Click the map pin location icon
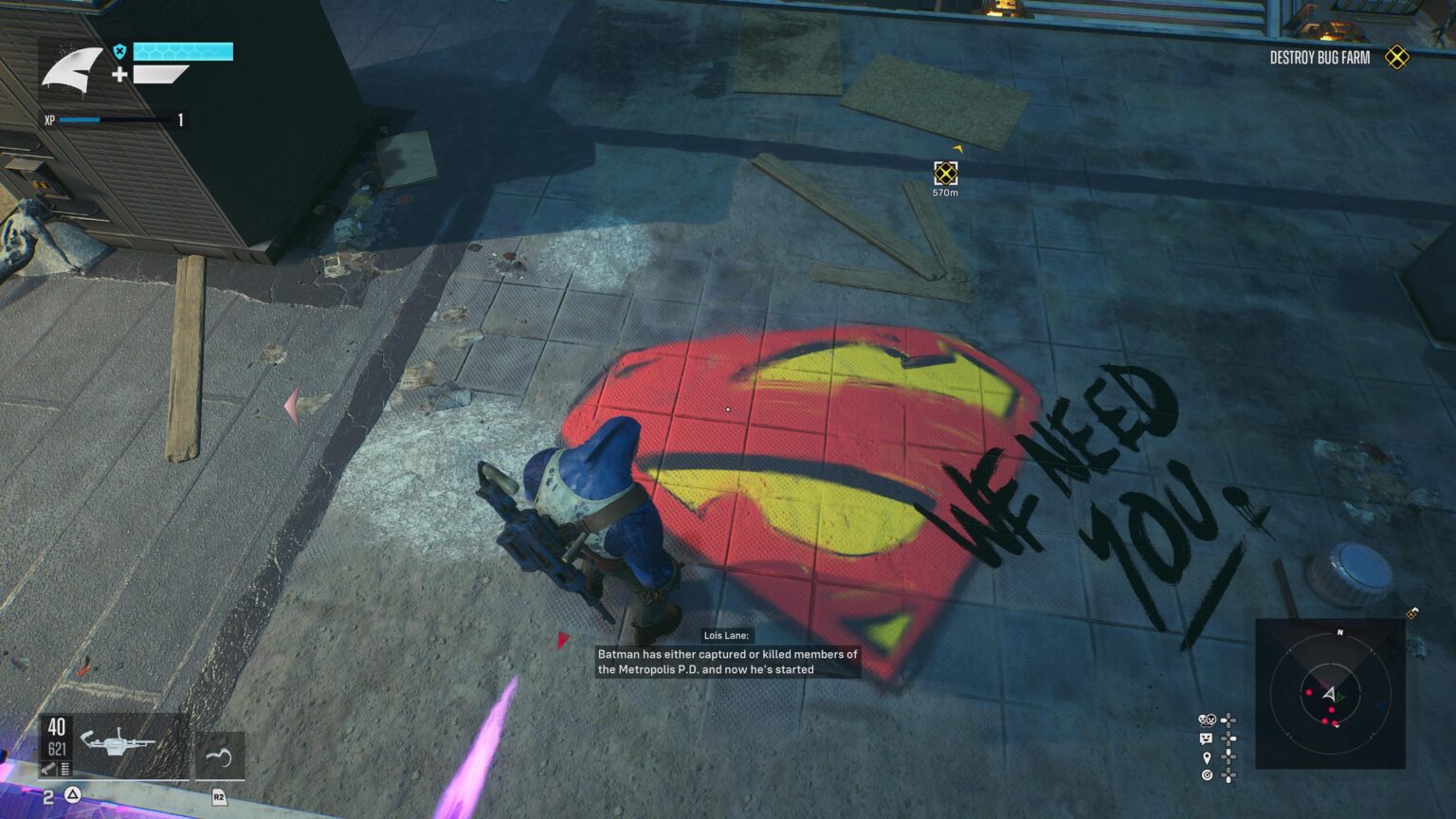 pyautogui.click(x=1206, y=757)
